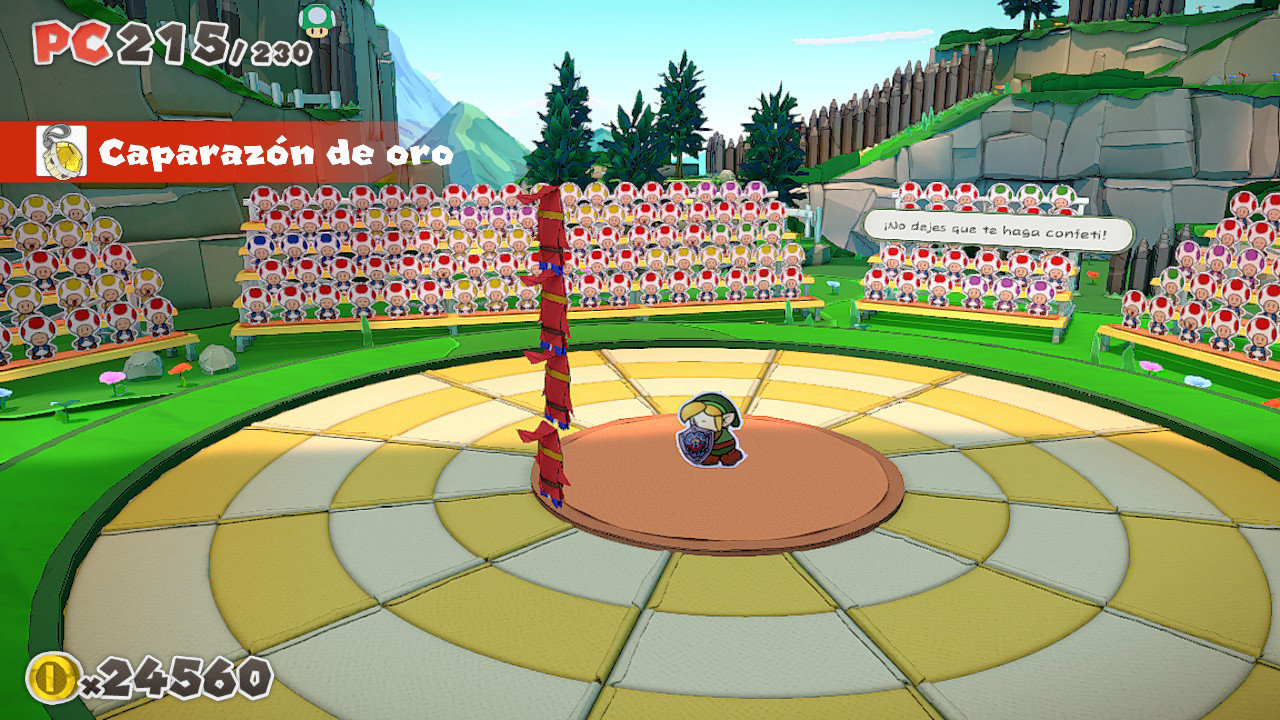Screen dimensions: 1280x720
Task: Open the 215/230 health counter display
Action: point(175,45)
